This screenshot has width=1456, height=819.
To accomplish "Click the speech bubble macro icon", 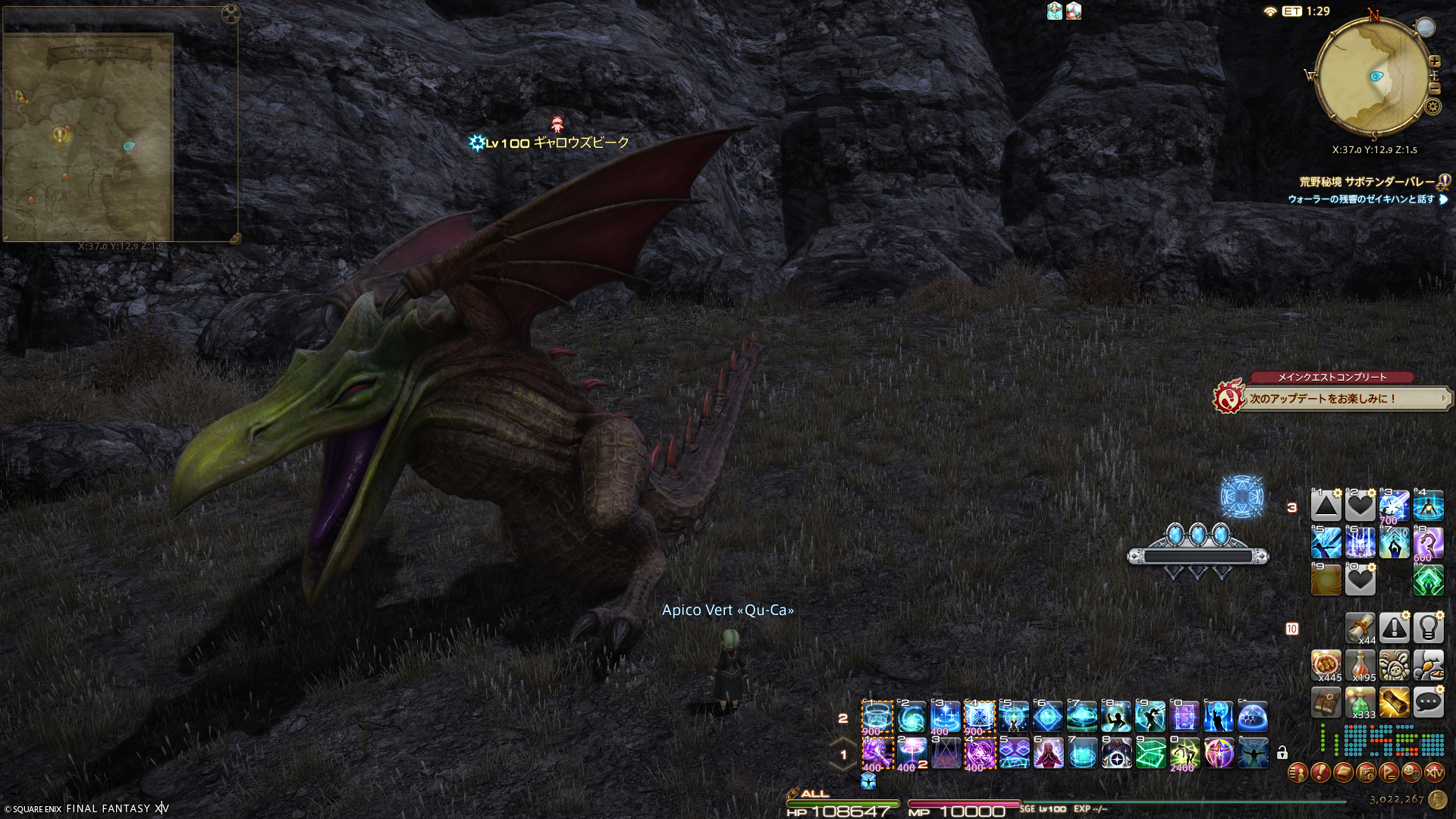I will tap(1429, 703).
